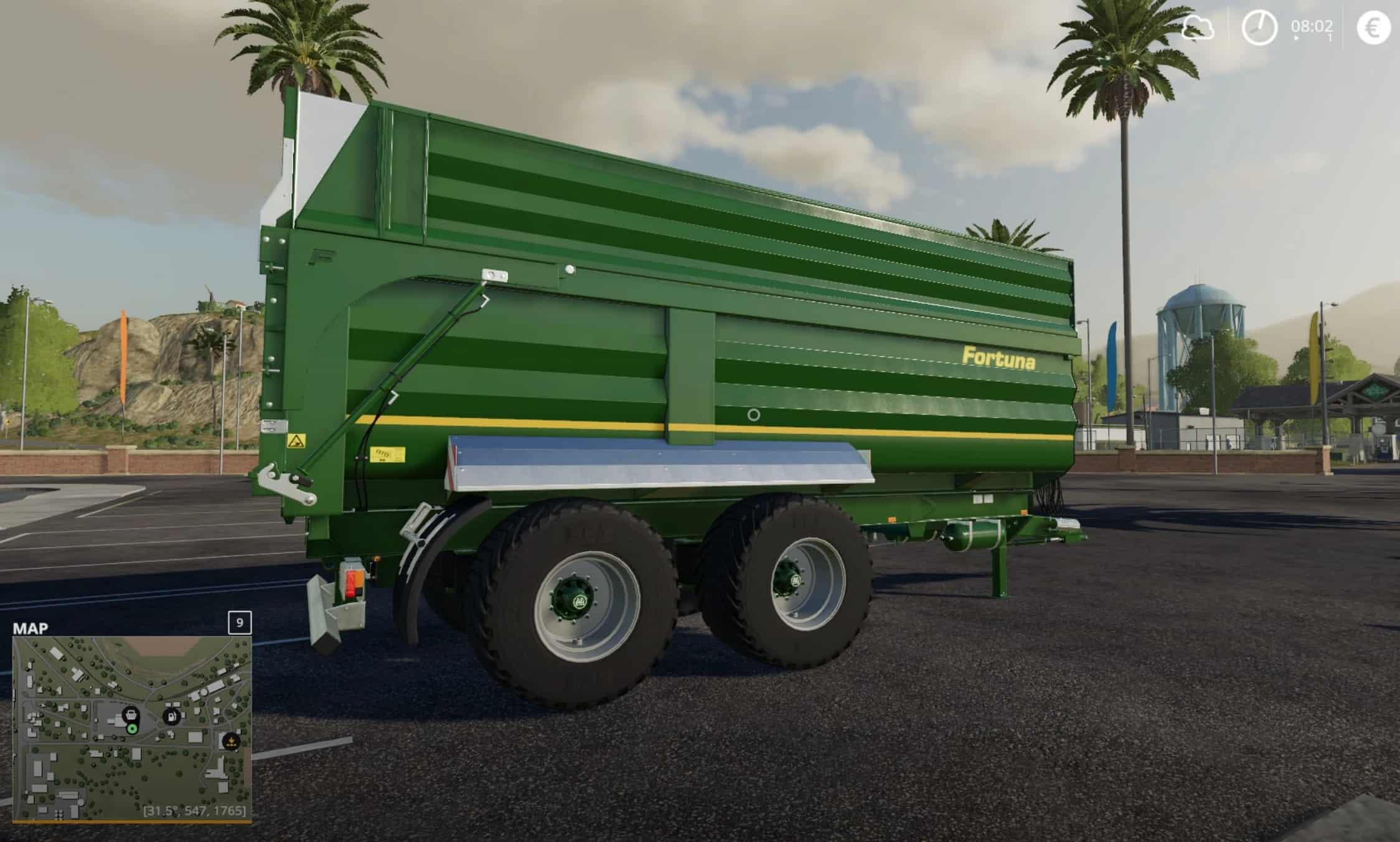This screenshot has height=842, width=1400.
Task: Toggle the time scale showing 1x speed
Action: 1330,37
